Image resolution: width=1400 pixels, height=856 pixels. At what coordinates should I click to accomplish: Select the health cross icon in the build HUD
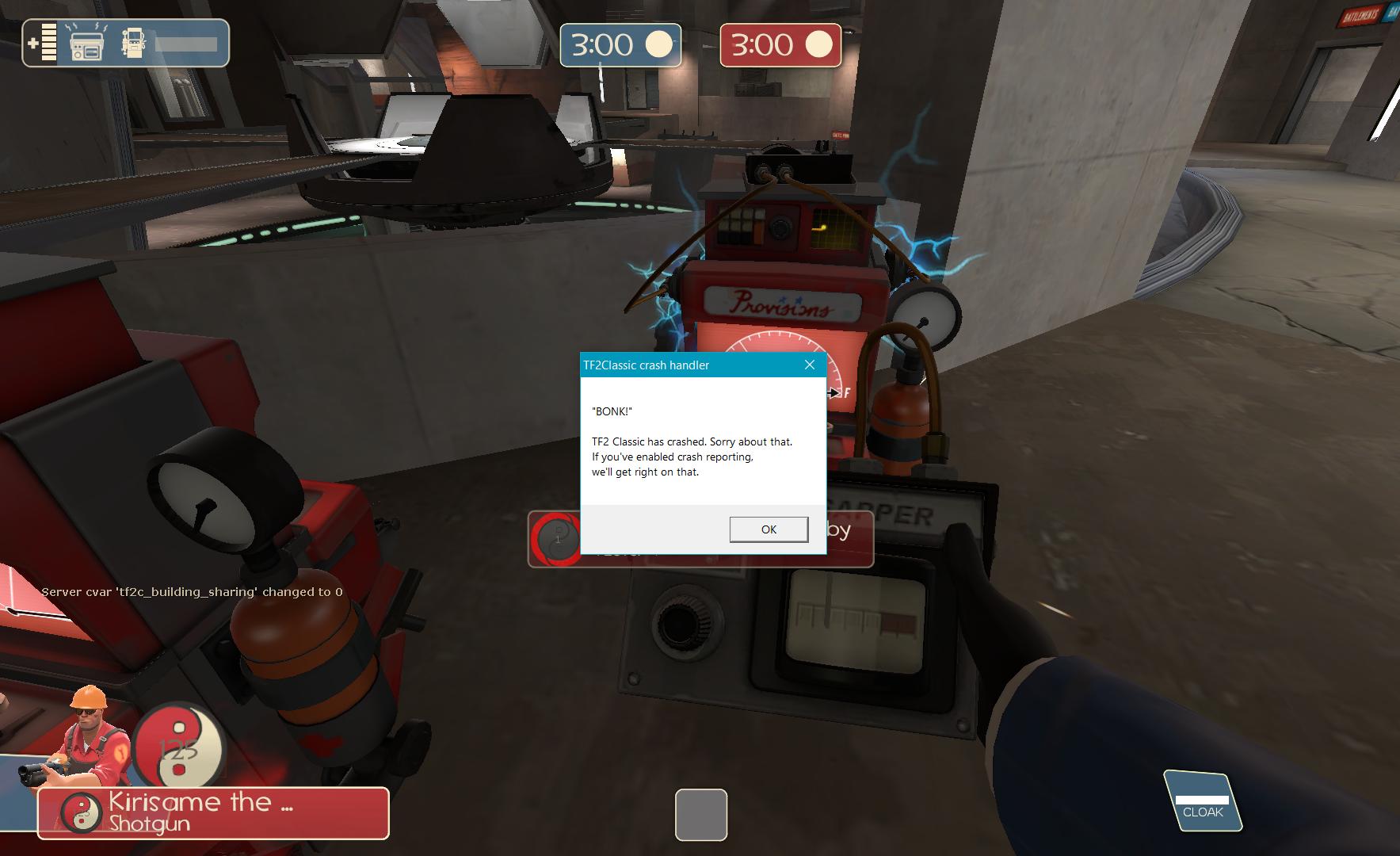click(33, 44)
